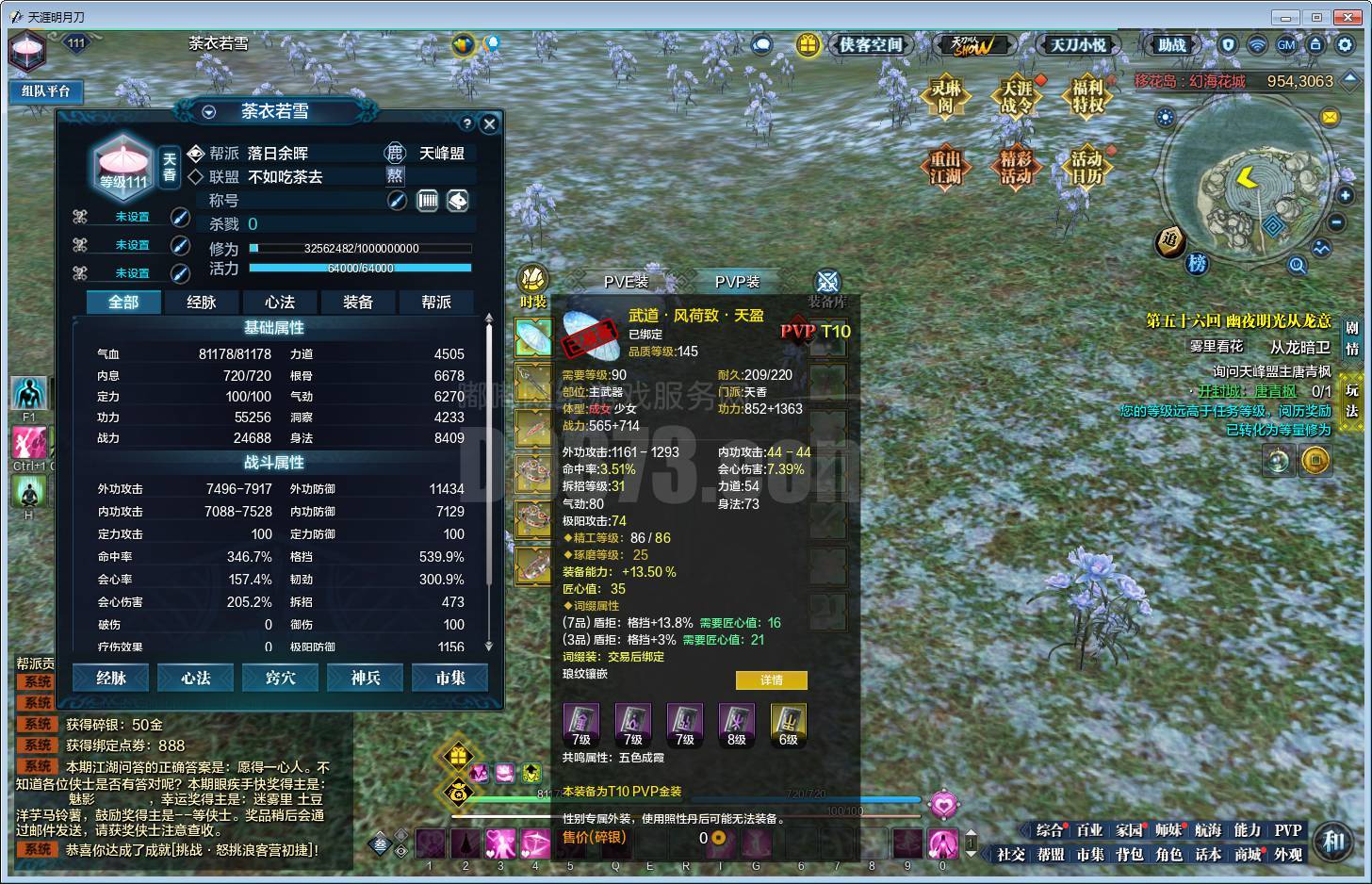Open the 市集 button in character panel
This screenshot has height=884, width=1372.
(x=450, y=678)
